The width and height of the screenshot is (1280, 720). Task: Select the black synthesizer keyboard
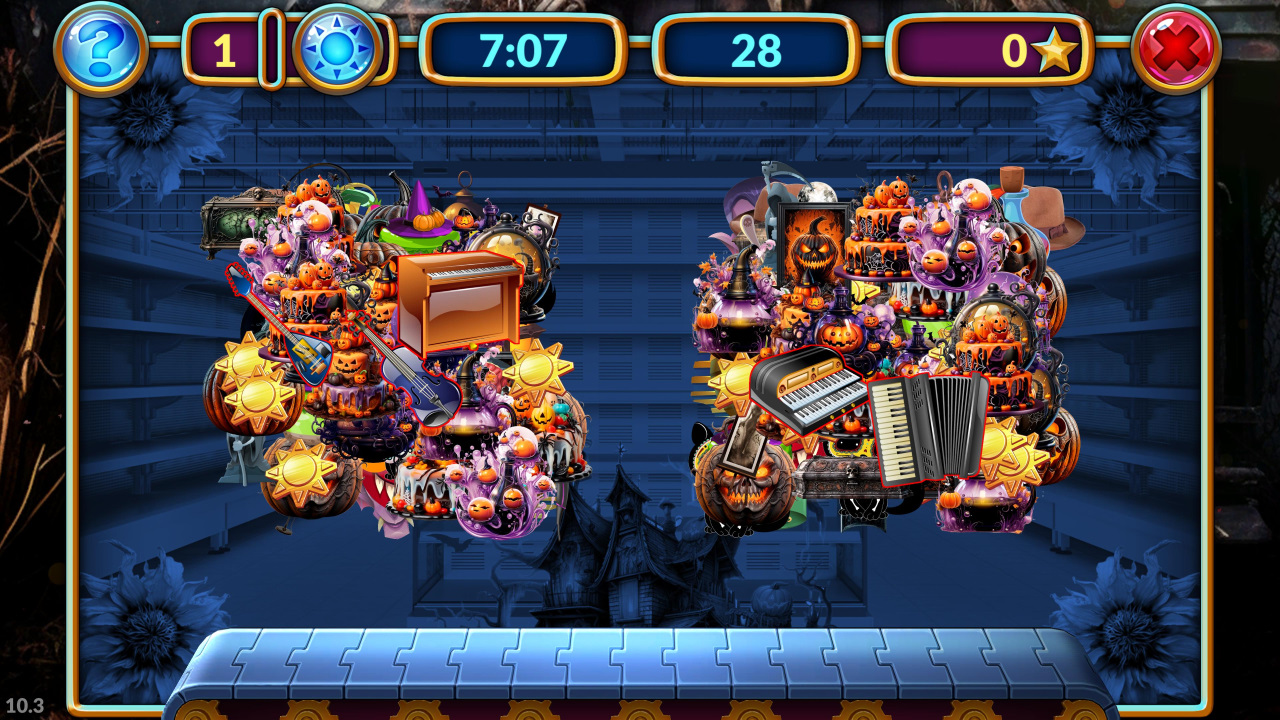coord(806,388)
